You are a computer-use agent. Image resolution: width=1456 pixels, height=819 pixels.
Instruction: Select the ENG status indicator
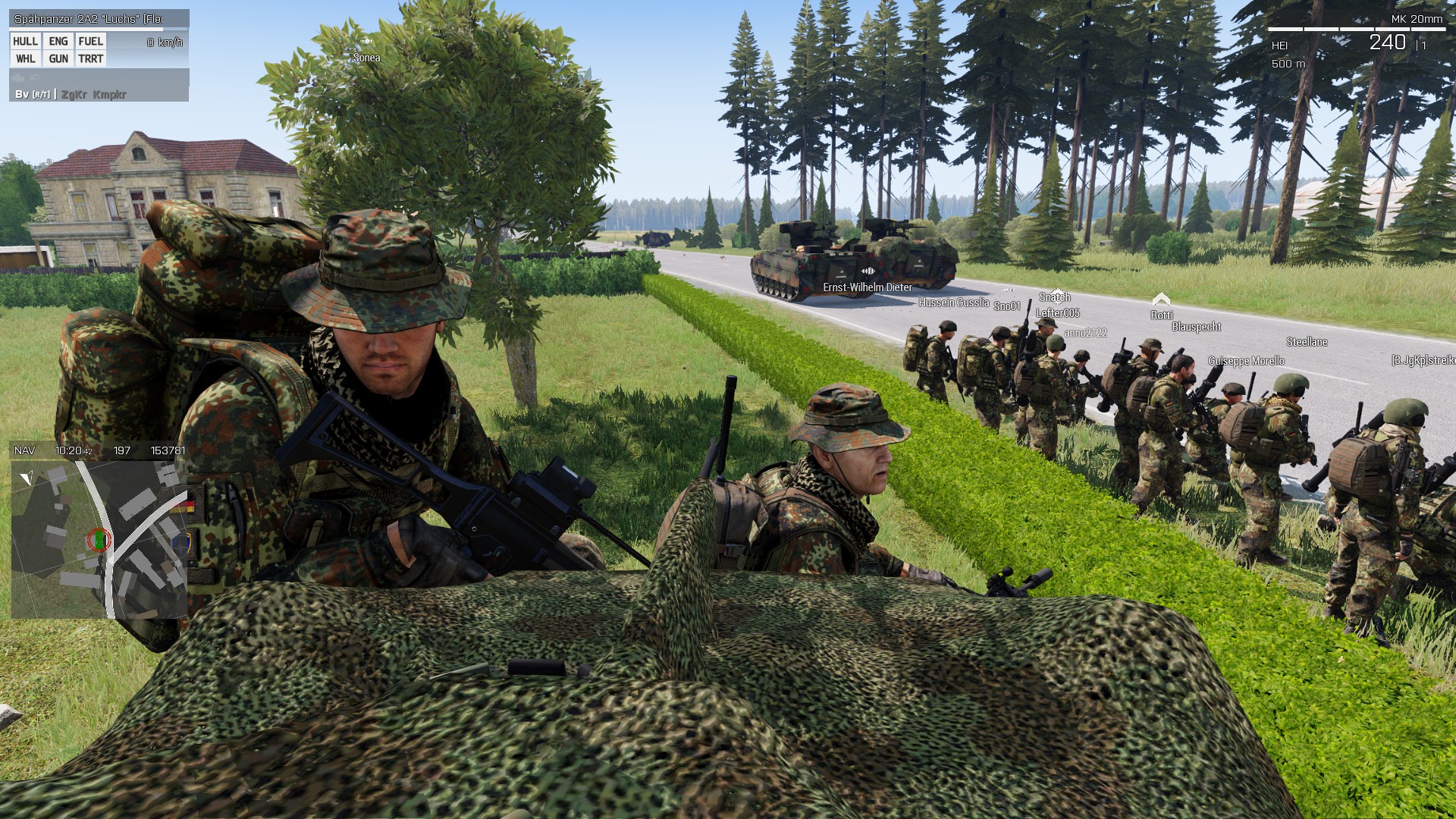pyautogui.click(x=58, y=42)
